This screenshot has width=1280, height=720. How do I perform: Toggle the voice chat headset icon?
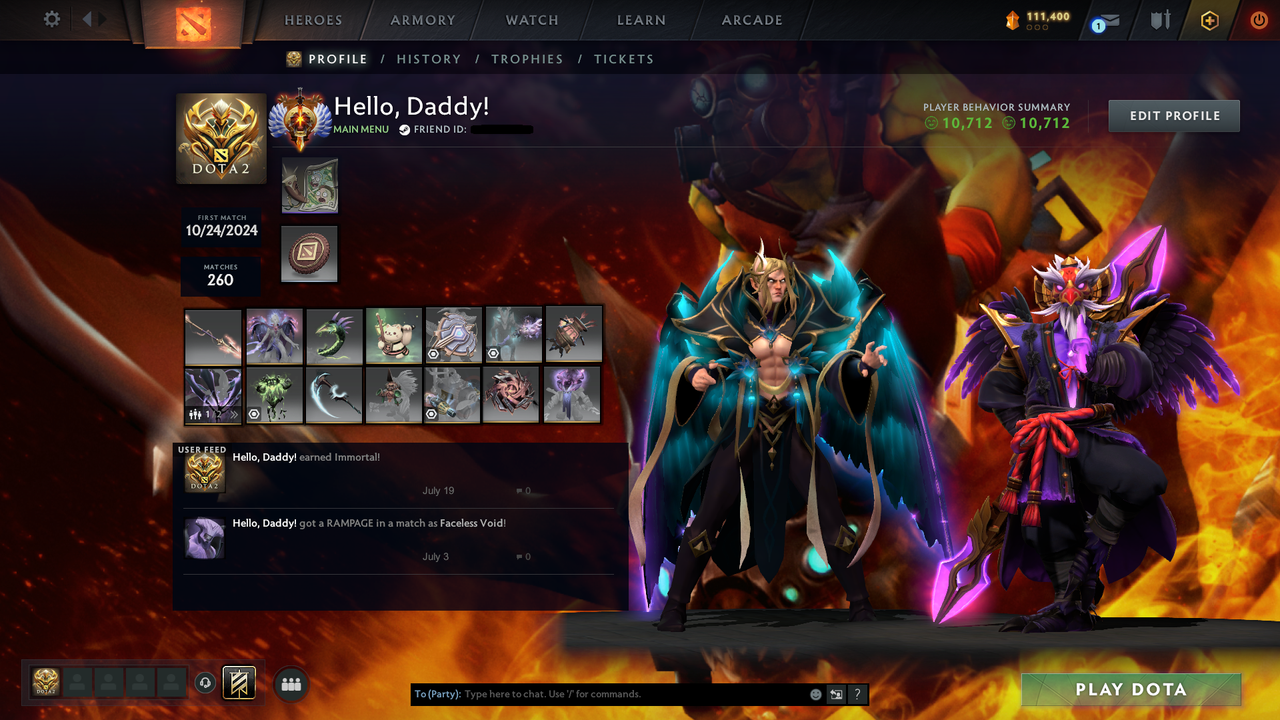pos(206,683)
